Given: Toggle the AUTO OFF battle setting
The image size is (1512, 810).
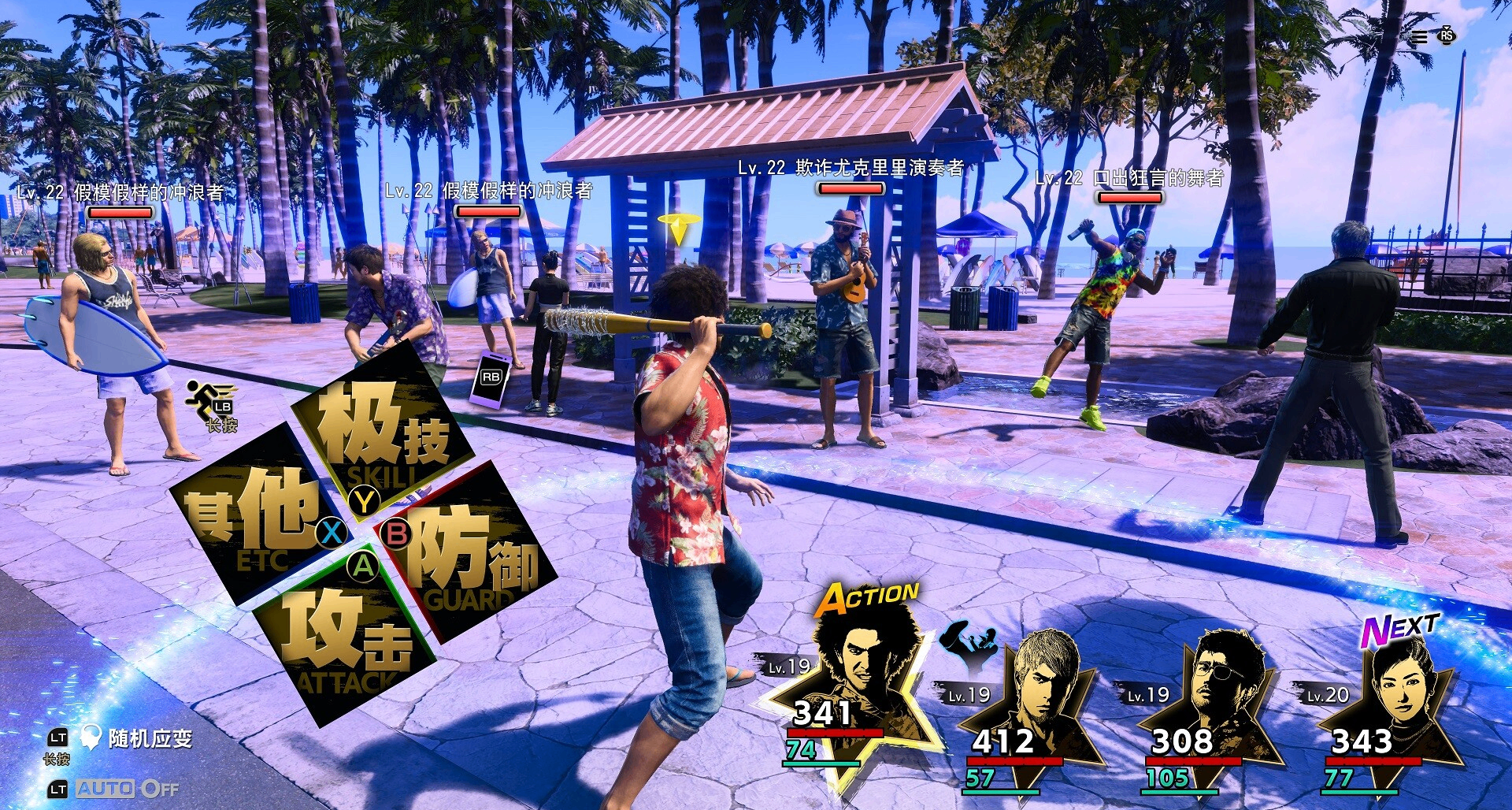Looking at the screenshot, I should 127,789.
